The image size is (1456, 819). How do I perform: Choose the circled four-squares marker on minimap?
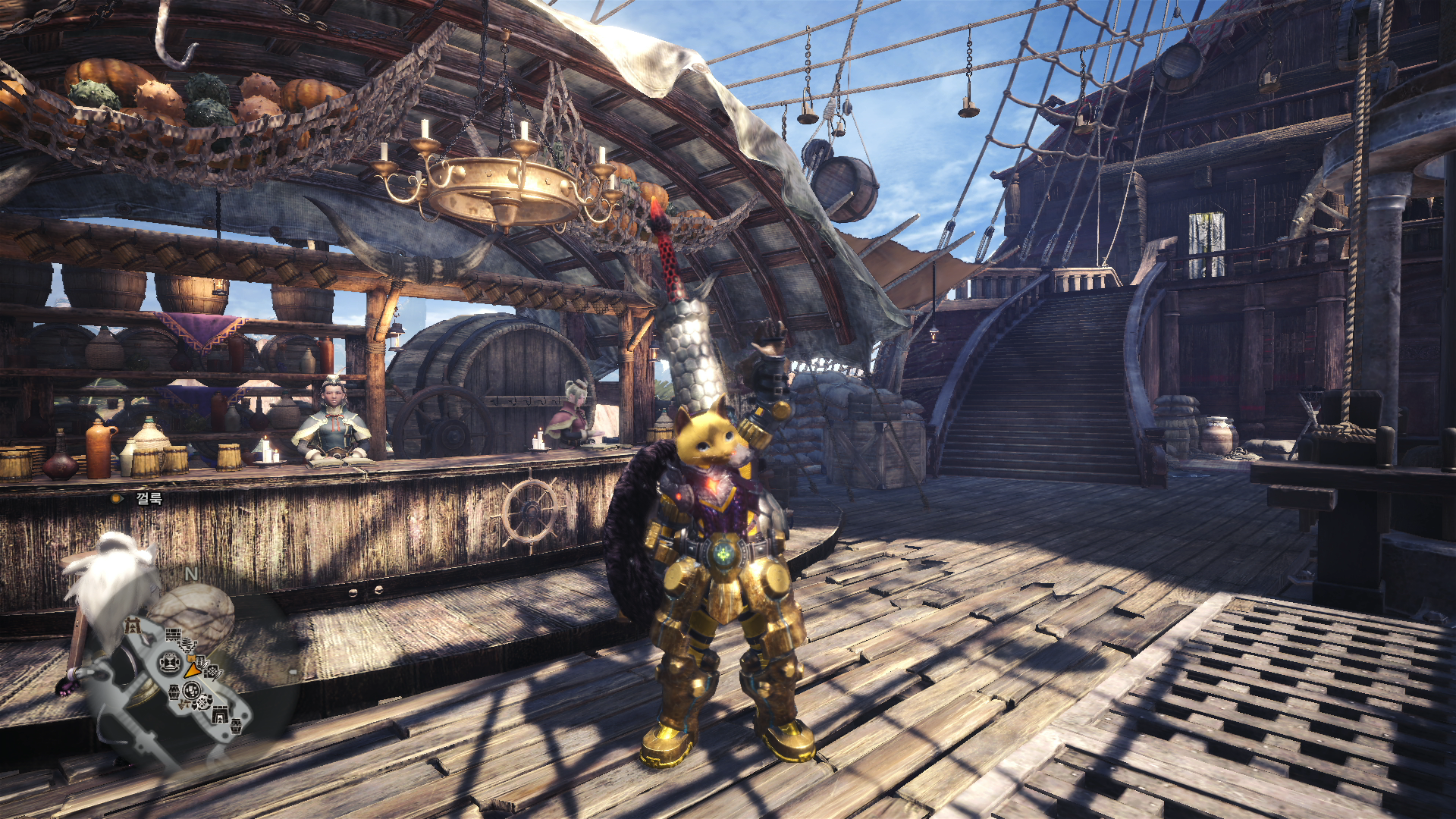191,691
